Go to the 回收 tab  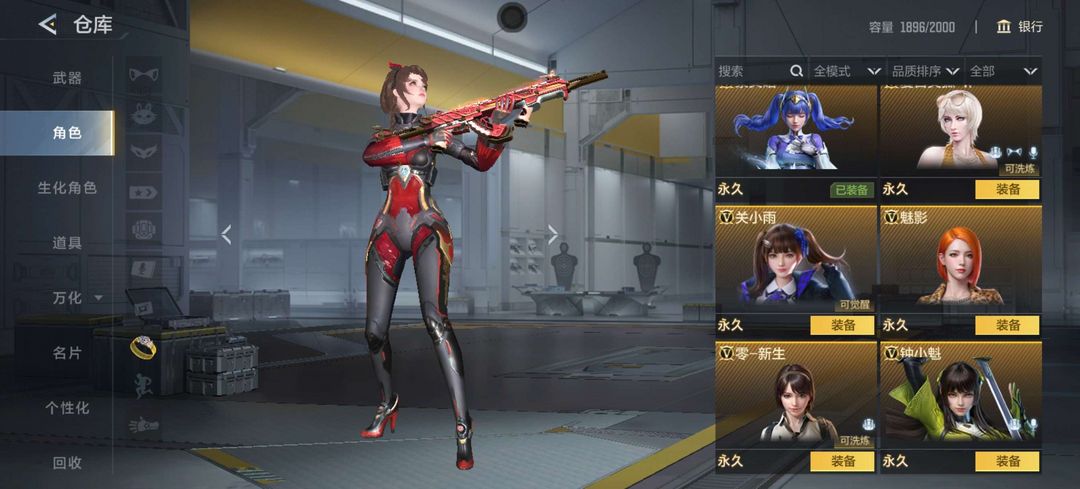point(67,463)
